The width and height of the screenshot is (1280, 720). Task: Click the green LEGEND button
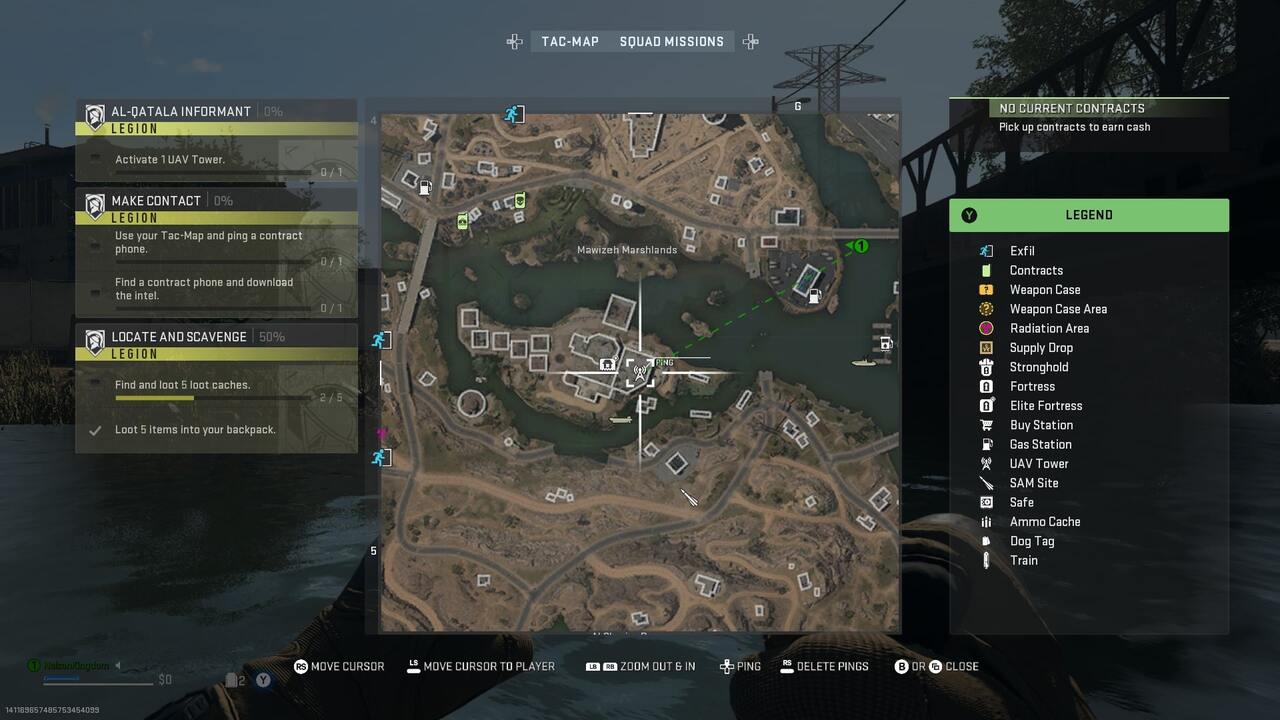click(x=1089, y=214)
